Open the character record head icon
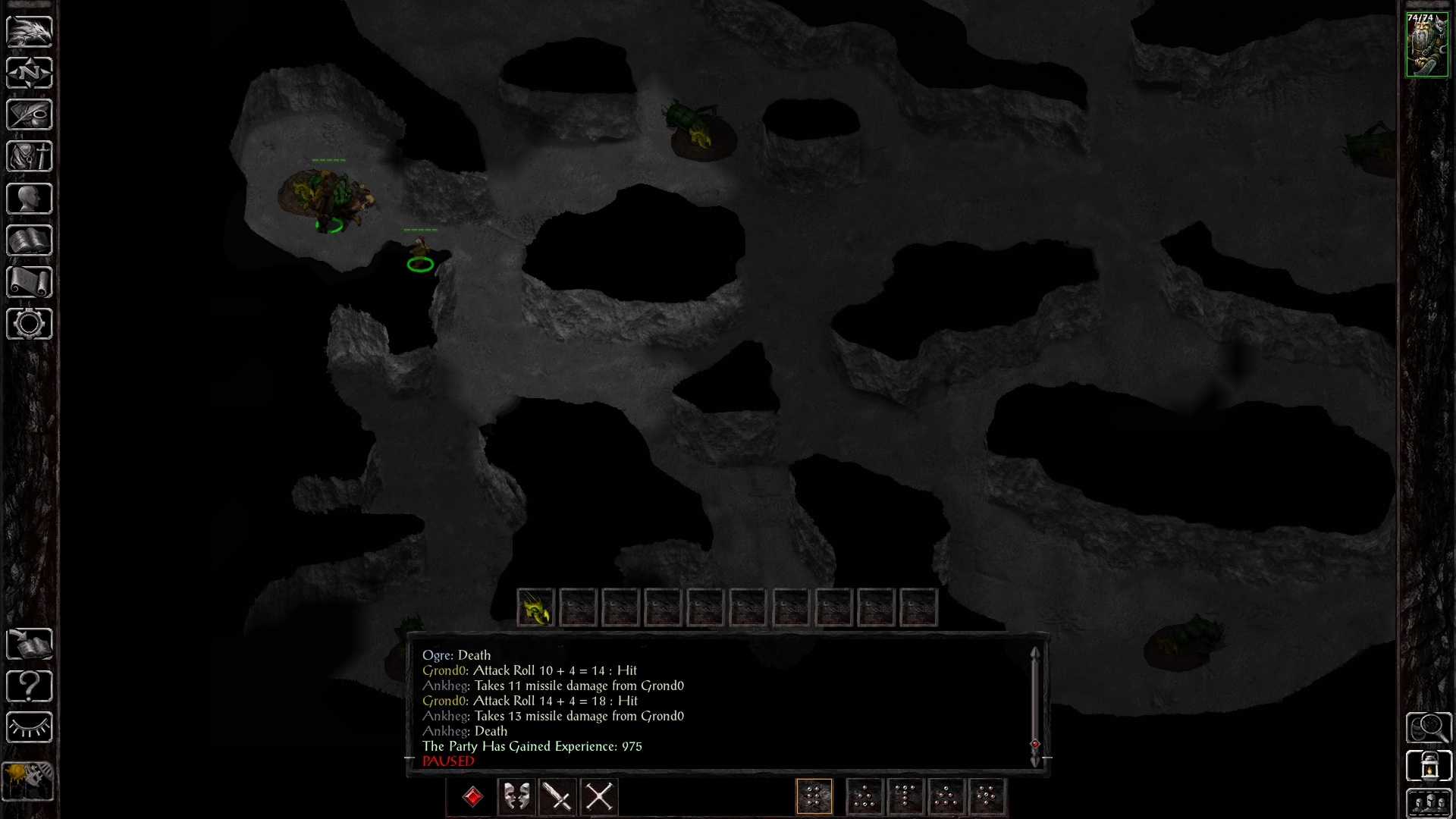Screen dimensions: 1456x819 pyautogui.click(x=30, y=199)
